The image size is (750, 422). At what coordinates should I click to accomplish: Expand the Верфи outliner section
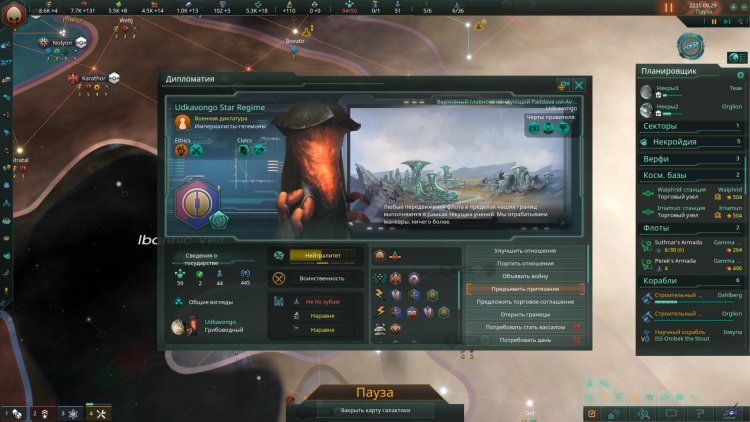[x=692, y=158]
